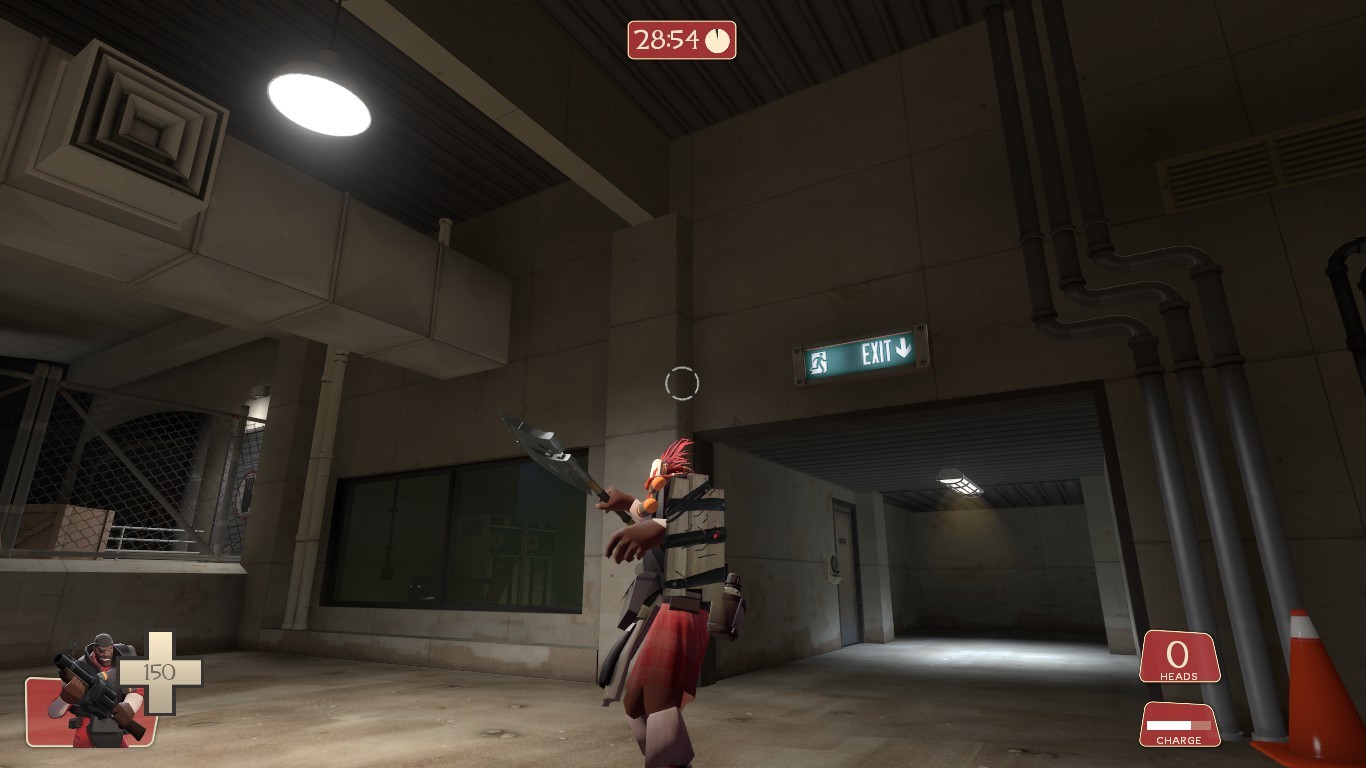
Task: Expand the CHARGE meter panel
Action: pyautogui.click(x=1180, y=725)
